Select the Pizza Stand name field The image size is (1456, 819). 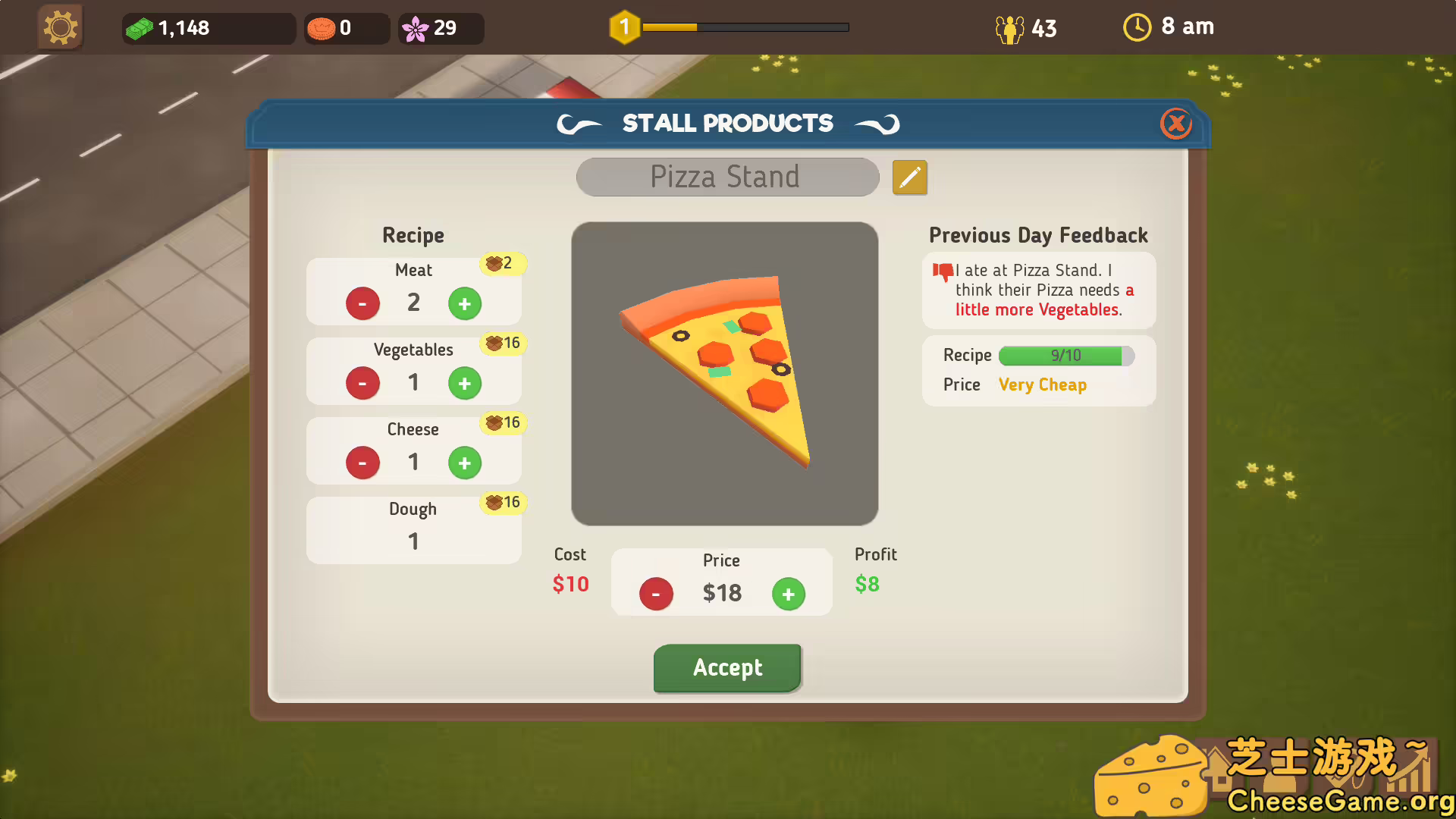tap(726, 177)
